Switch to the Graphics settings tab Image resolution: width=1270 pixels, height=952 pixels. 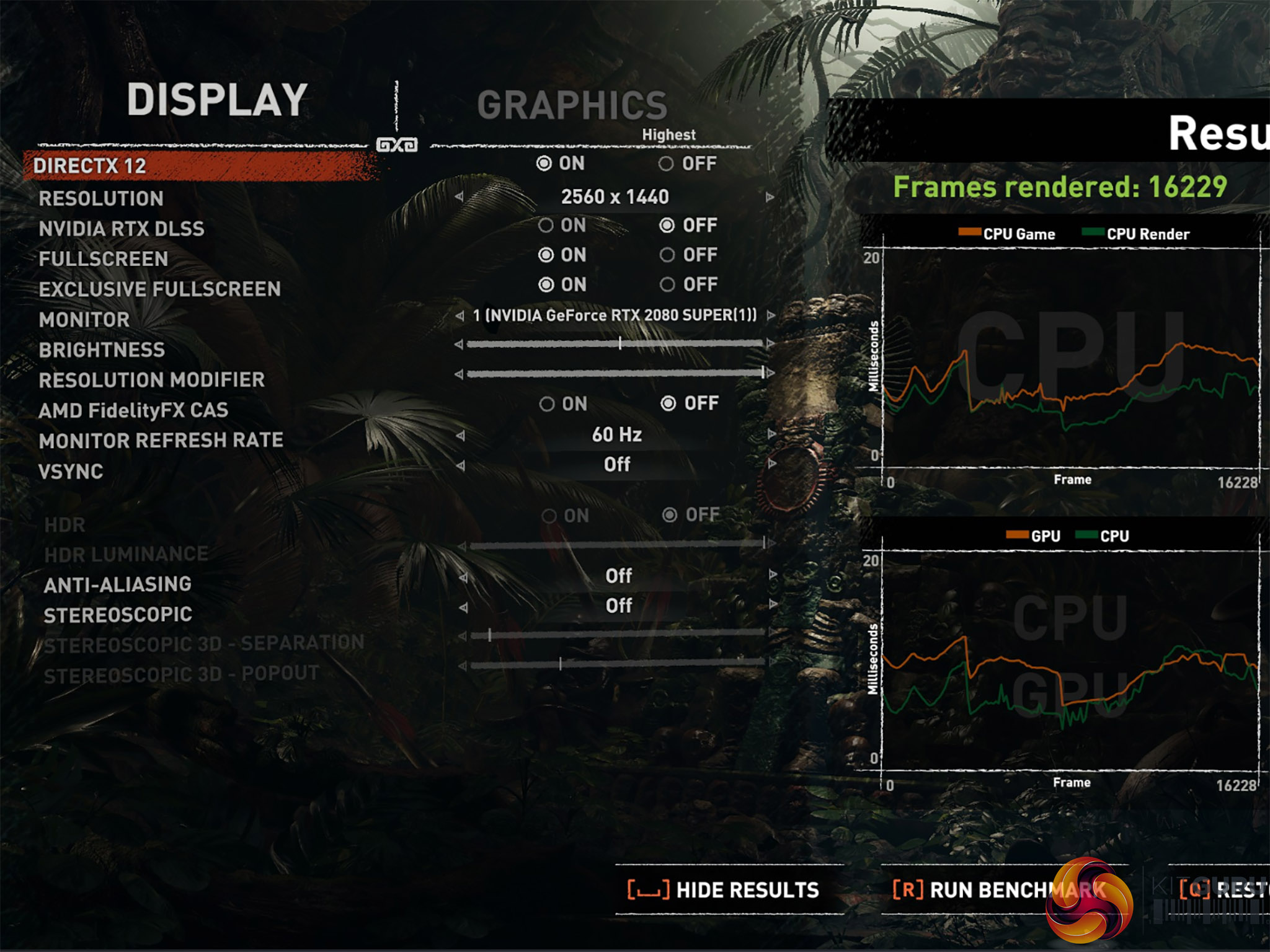[572, 105]
